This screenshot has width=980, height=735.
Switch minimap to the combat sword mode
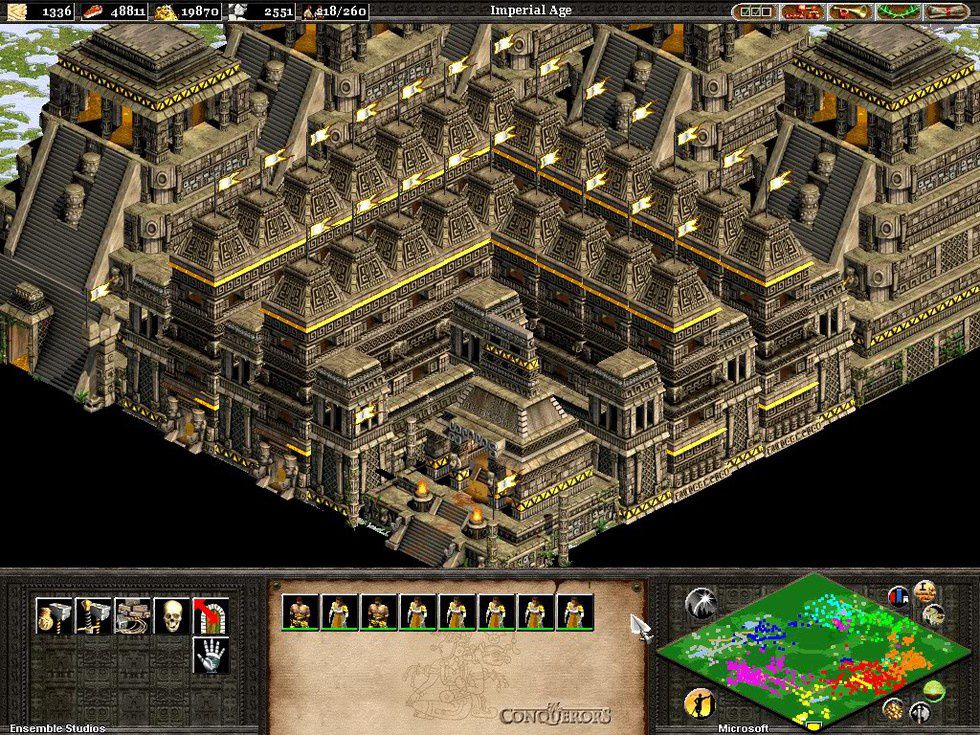pyautogui.click(x=919, y=713)
